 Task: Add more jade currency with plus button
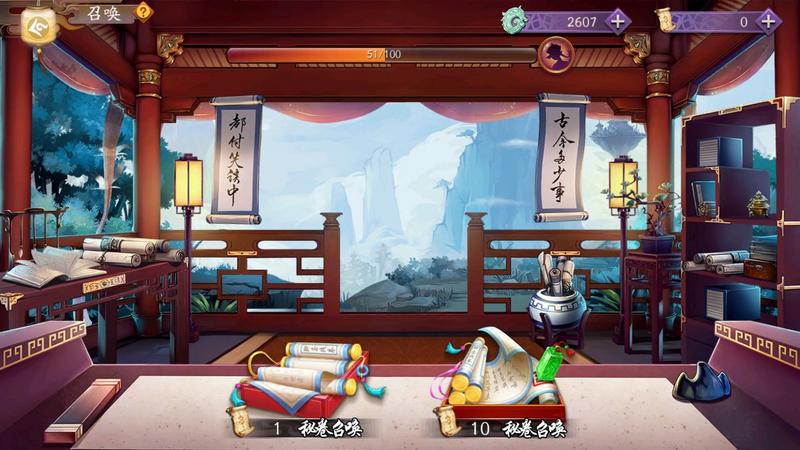tap(619, 20)
